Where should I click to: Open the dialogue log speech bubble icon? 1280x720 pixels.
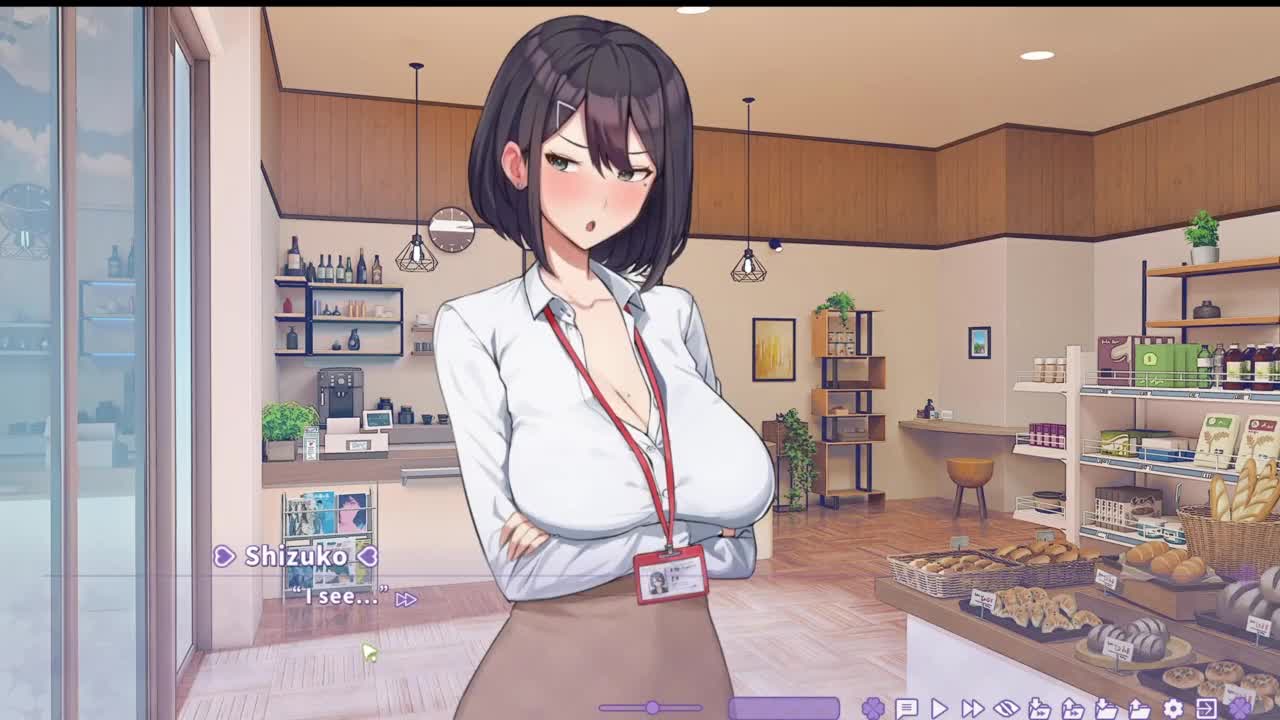pyautogui.click(x=907, y=708)
